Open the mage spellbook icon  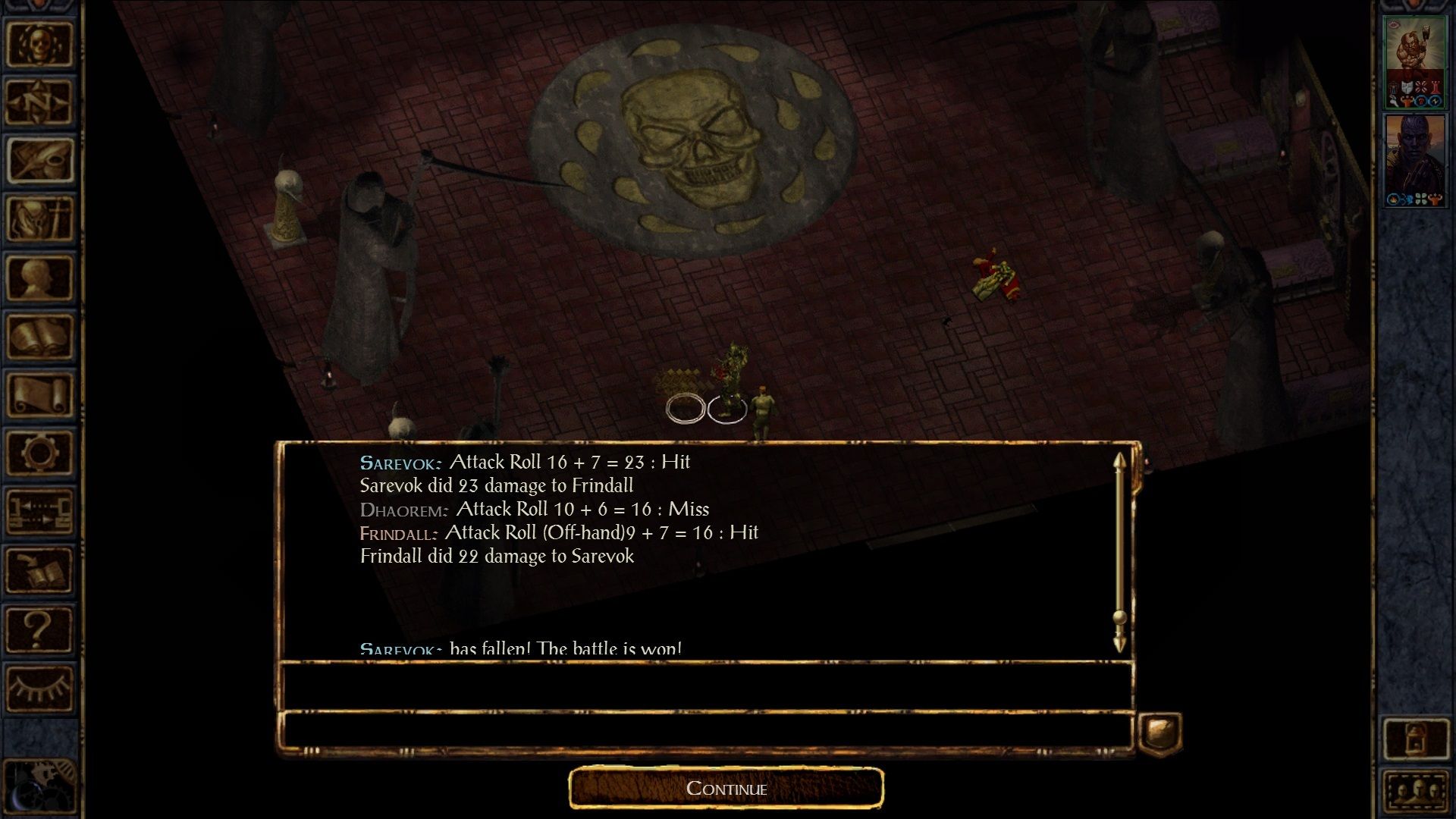pyautogui.click(x=39, y=336)
